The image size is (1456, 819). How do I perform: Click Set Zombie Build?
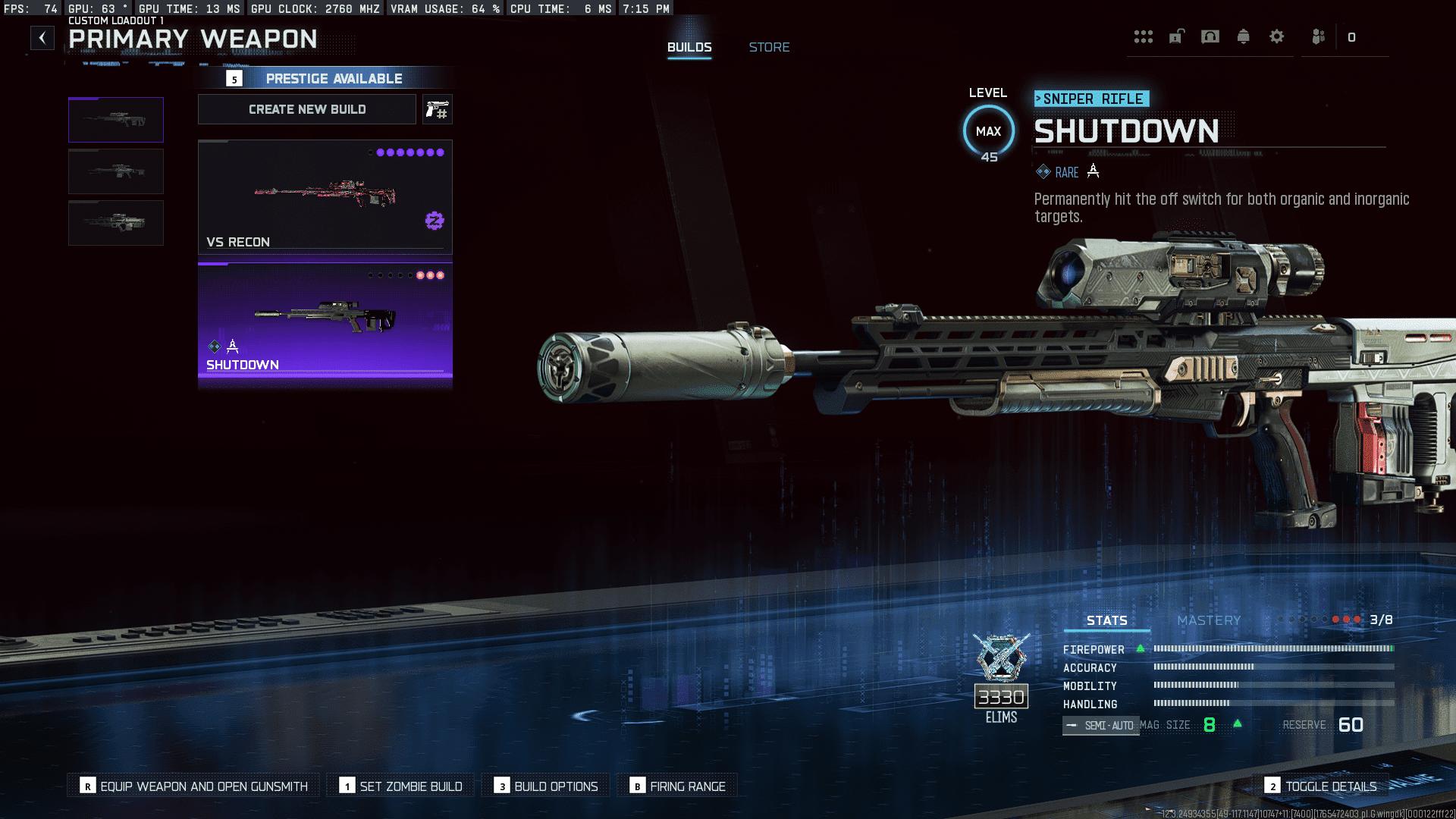(x=401, y=786)
